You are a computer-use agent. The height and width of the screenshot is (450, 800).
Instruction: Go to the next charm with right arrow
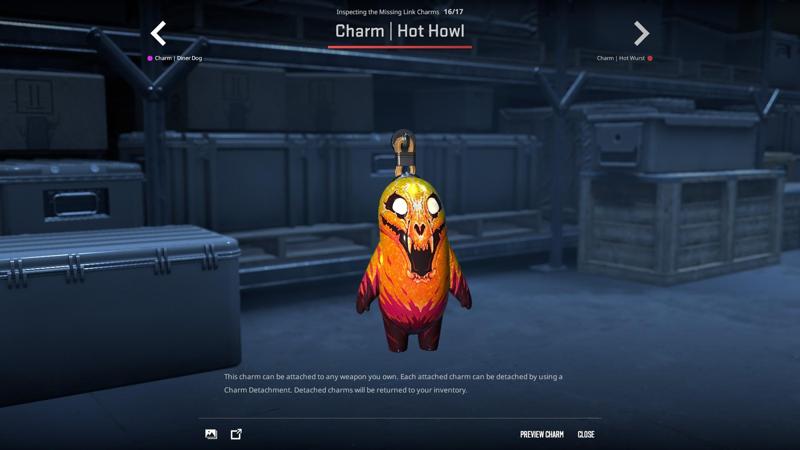pyautogui.click(x=641, y=34)
